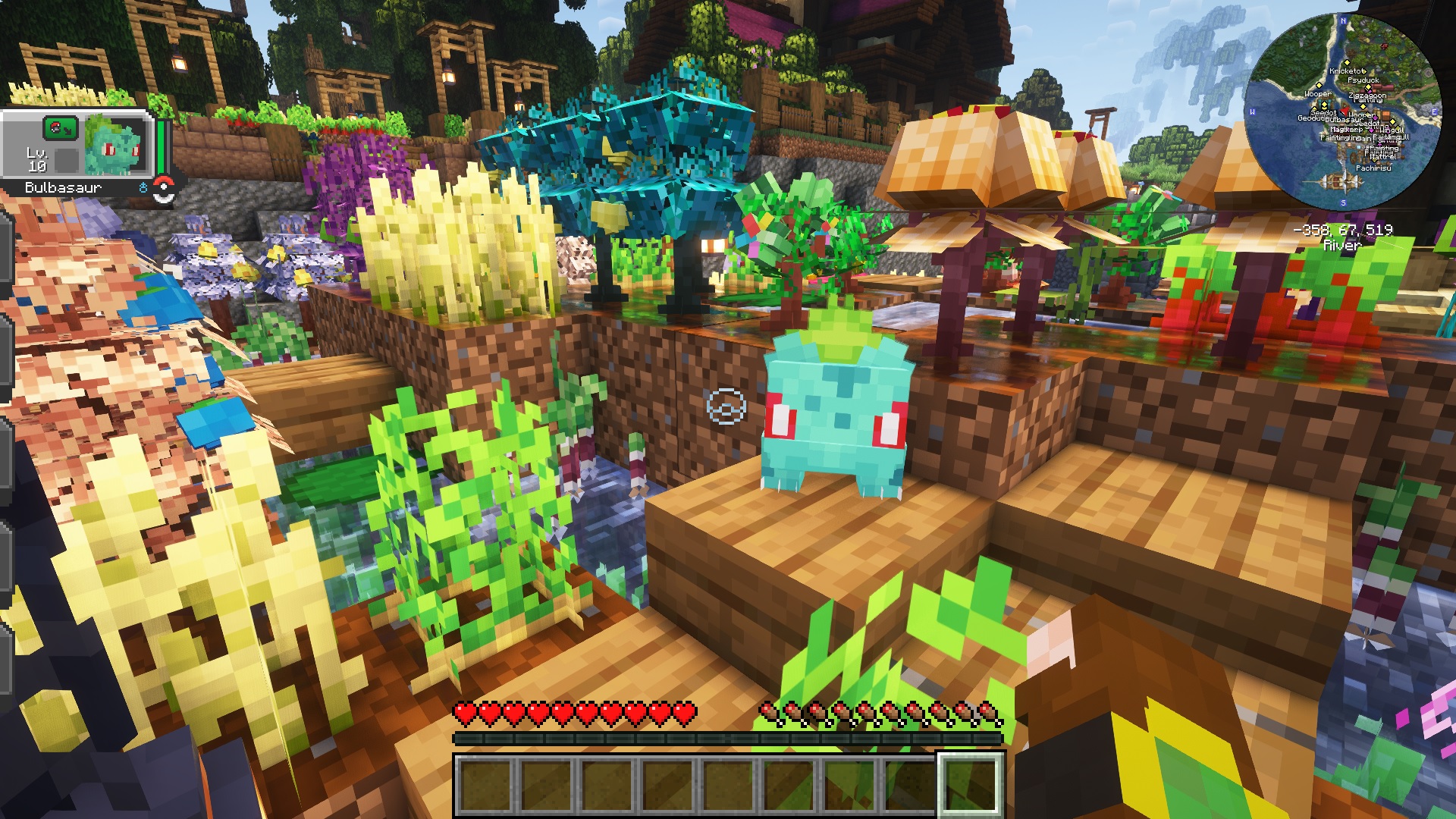Click Bulbasaur's green HP bar
Image resolution: width=1456 pixels, height=819 pixels.
click(x=161, y=147)
